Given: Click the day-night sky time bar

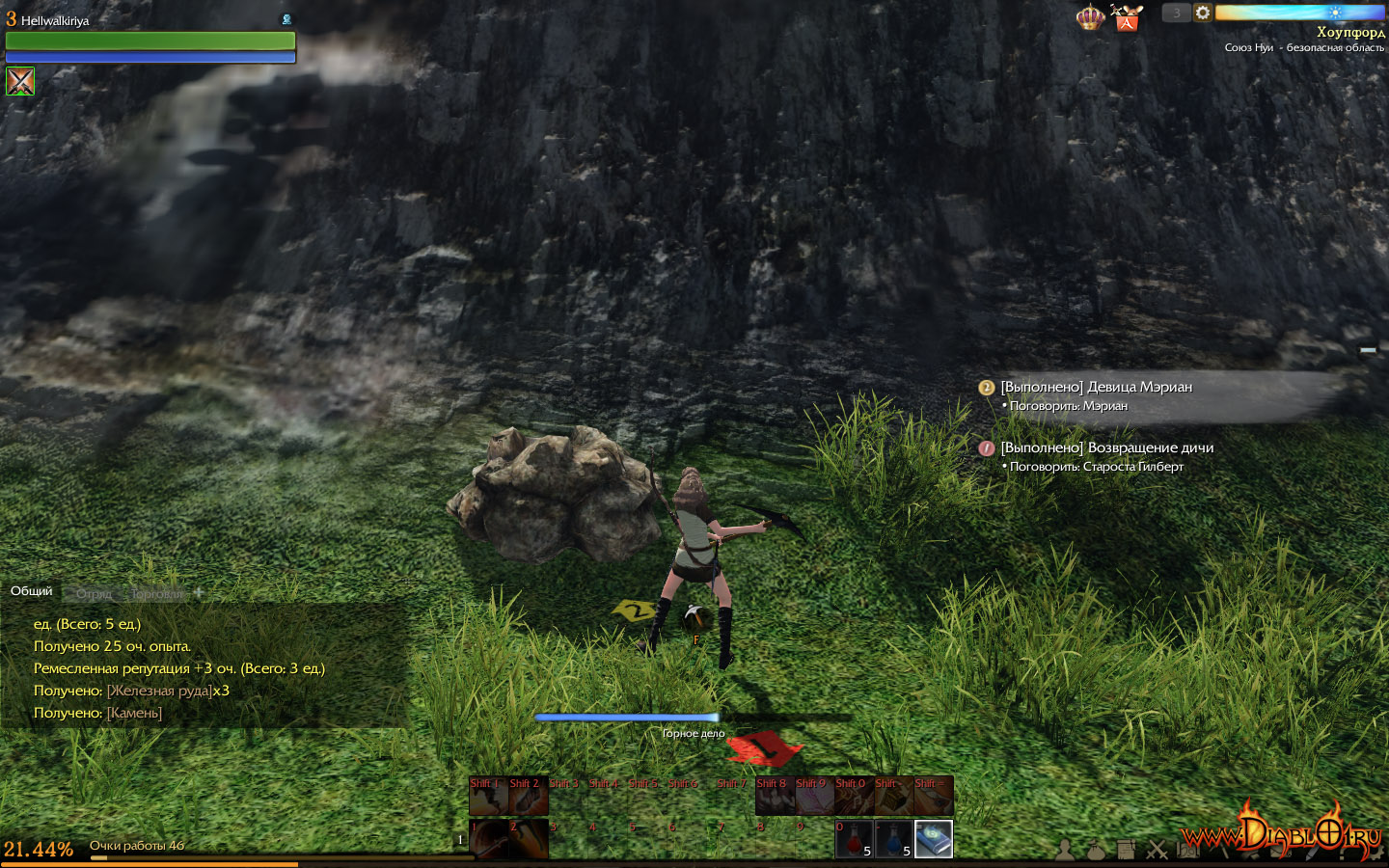Looking at the screenshot, I should tap(1298, 13).
